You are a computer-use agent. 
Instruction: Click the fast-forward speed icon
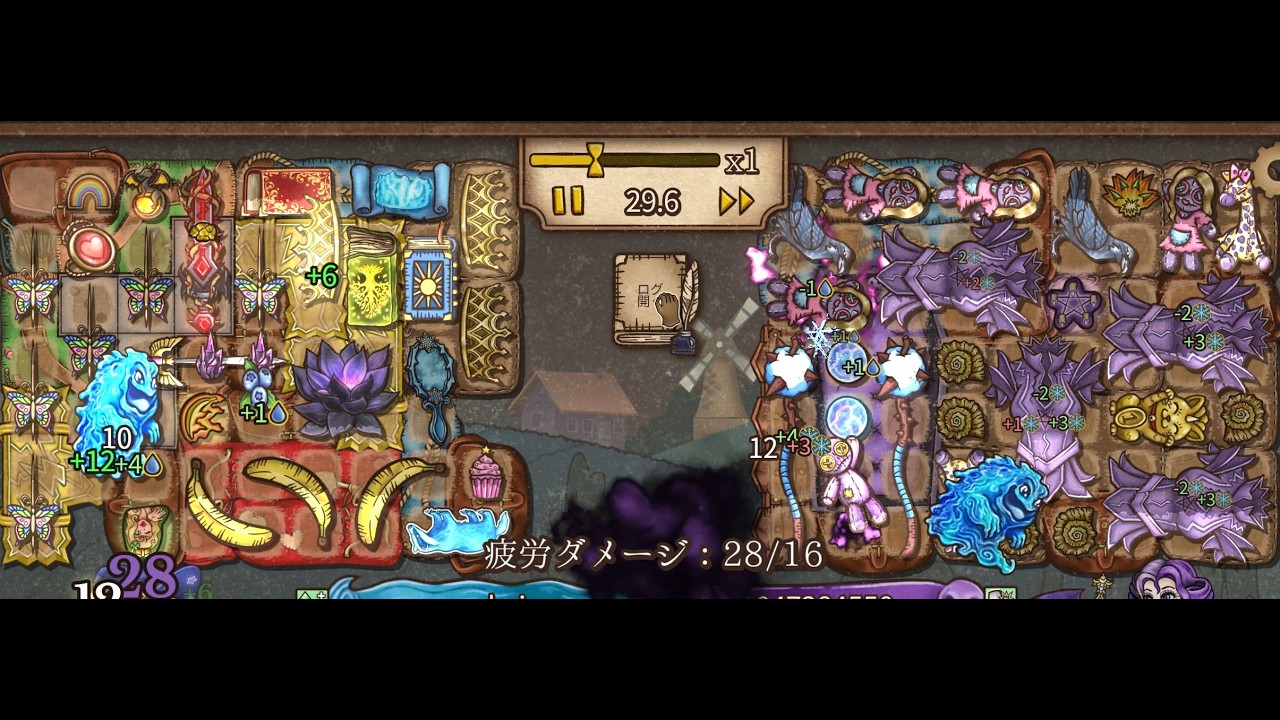[737, 200]
